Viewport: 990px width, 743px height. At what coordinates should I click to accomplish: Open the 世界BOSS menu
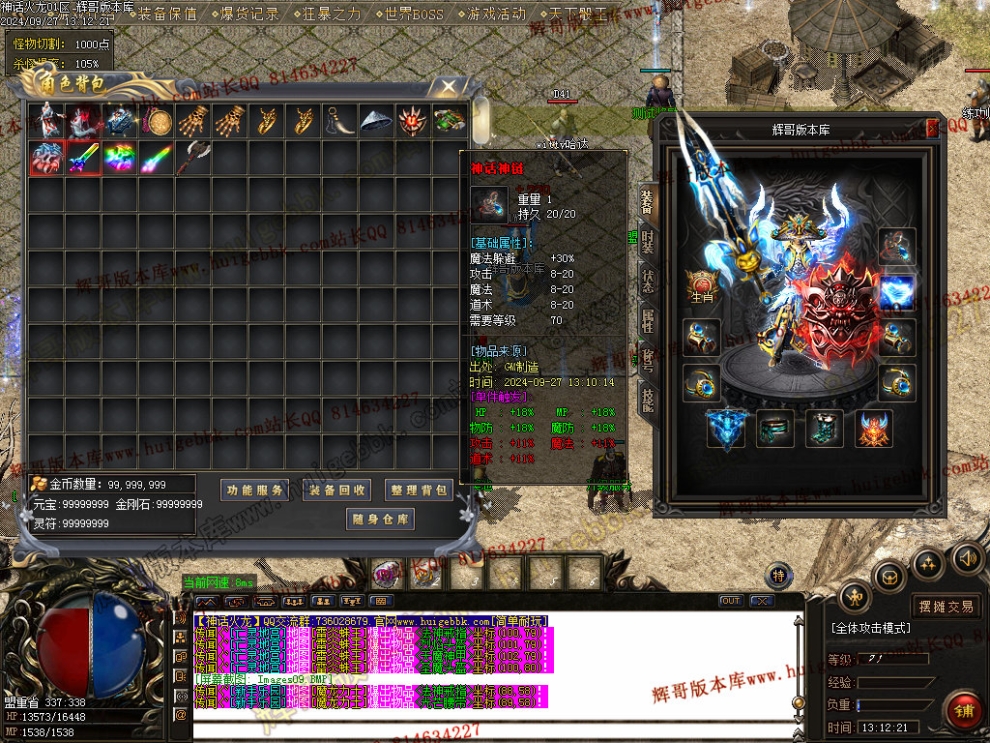click(x=413, y=14)
